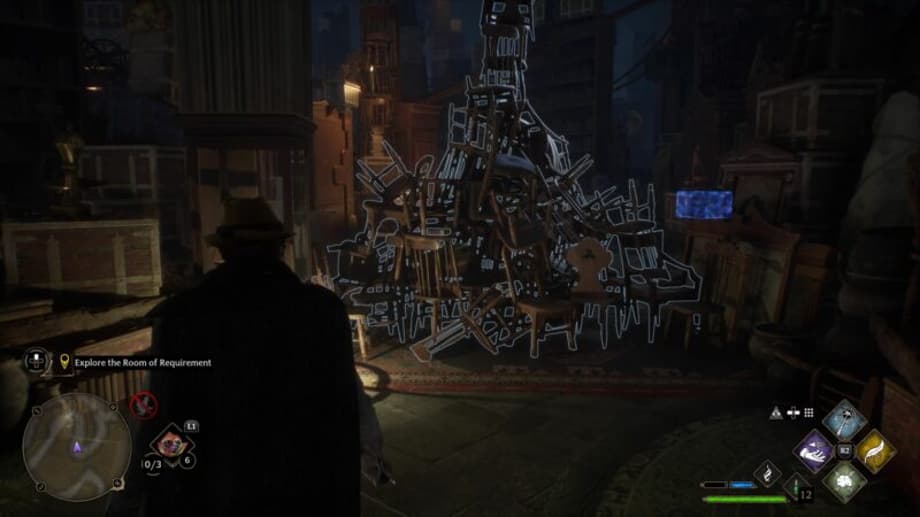Cast the green spell in the bottom slot

844,480
